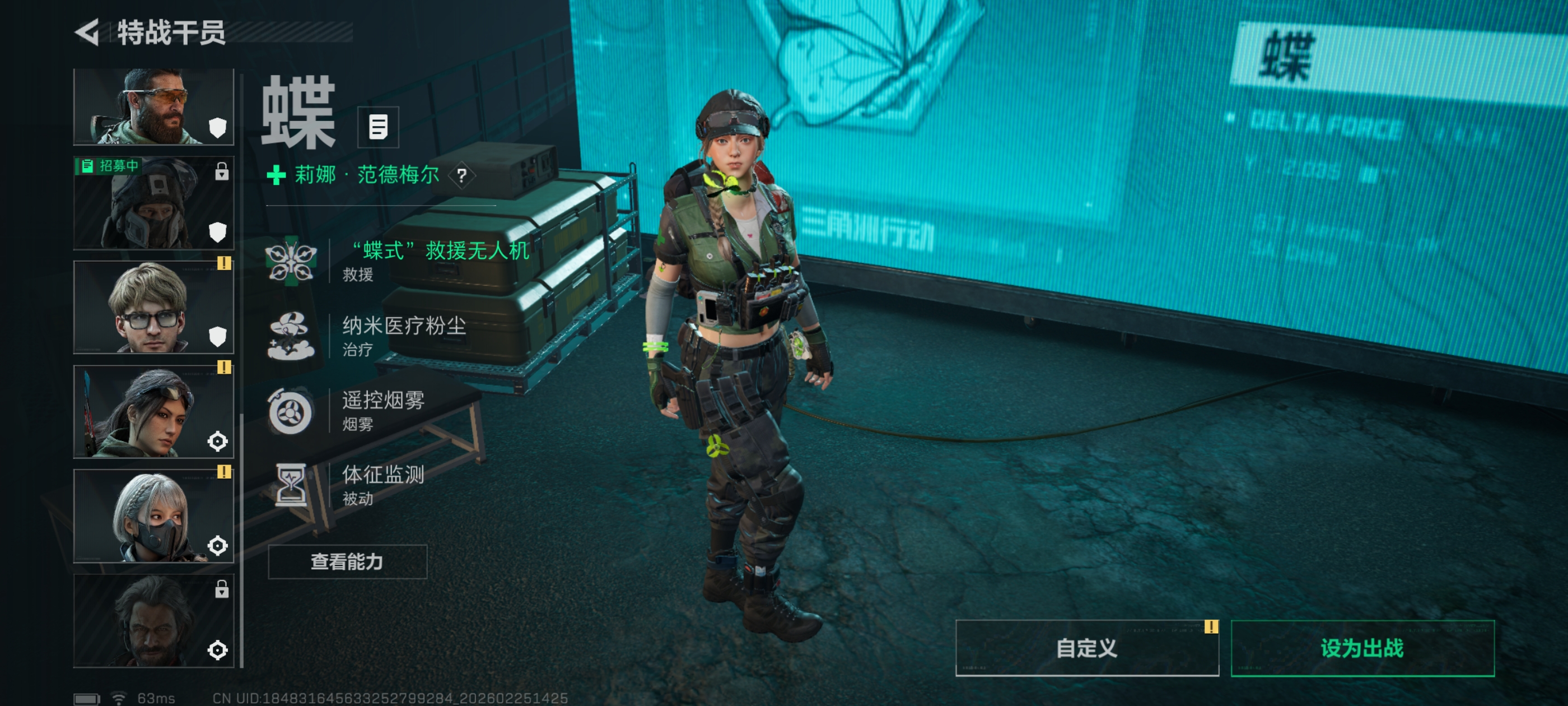This screenshot has width=1568, height=706.
Task: Choose the silver-haired masked operator portrait
Action: point(153,516)
